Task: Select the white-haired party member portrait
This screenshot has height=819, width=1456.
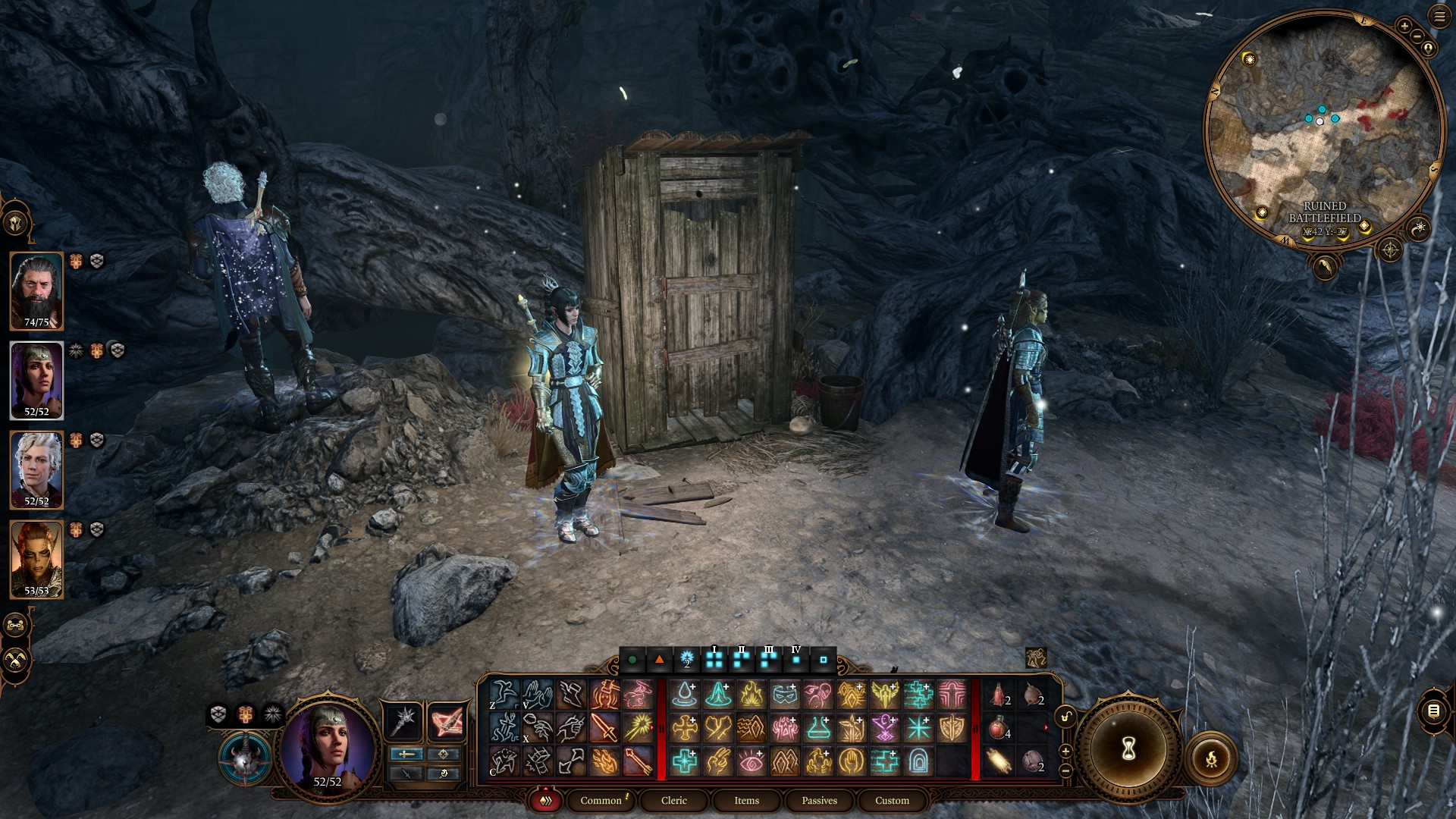Action: (x=36, y=469)
